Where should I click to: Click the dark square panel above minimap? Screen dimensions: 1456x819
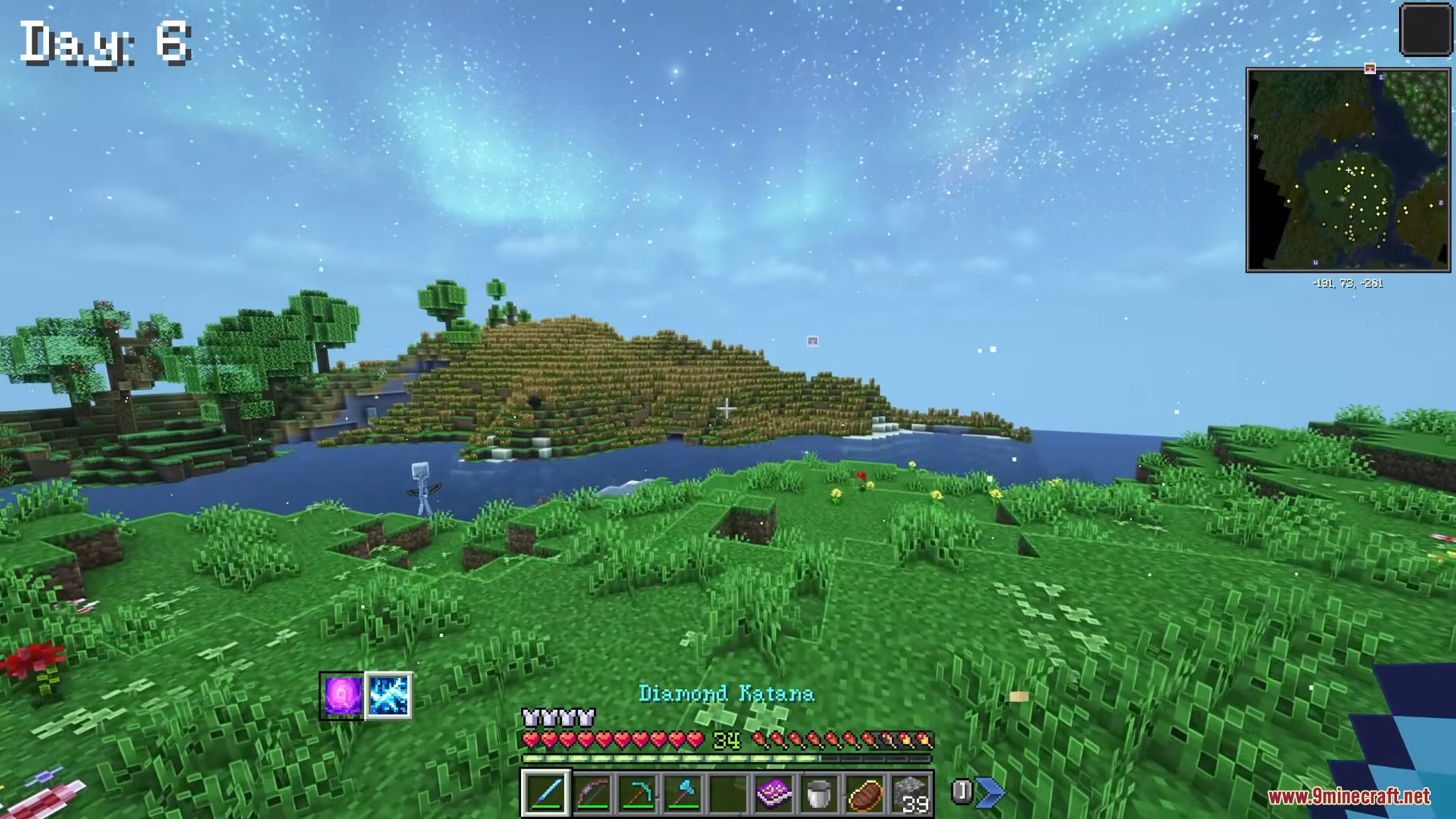(1425, 29)
